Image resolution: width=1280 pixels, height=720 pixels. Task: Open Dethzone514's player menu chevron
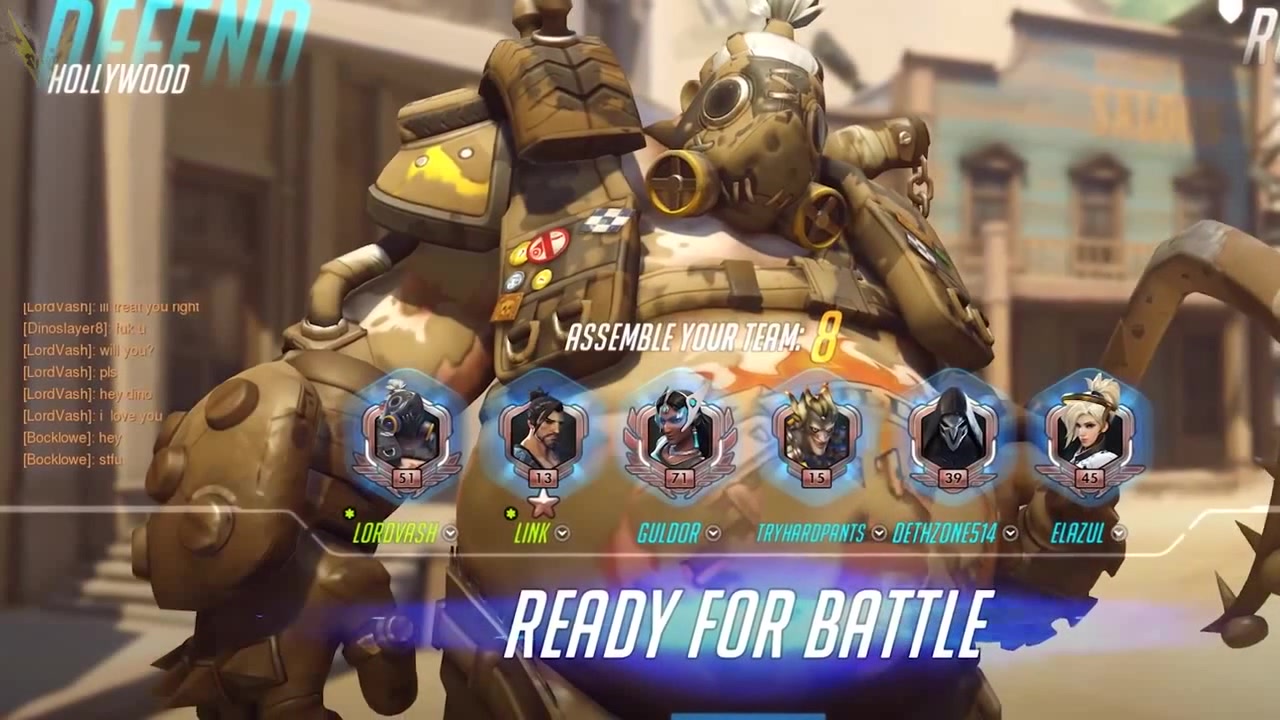1011,533
